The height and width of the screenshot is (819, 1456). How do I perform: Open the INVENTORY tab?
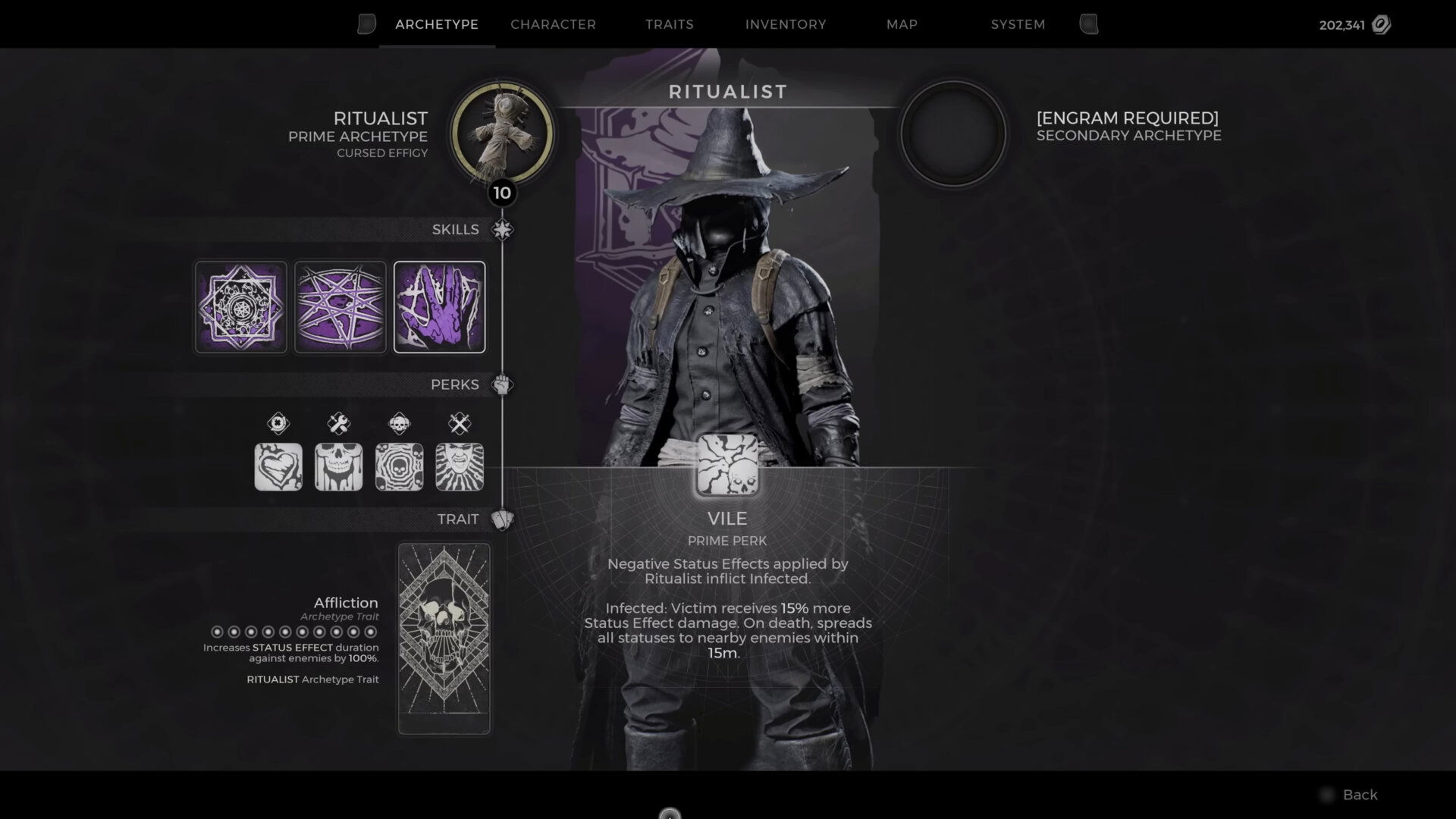tap(786, 24)
